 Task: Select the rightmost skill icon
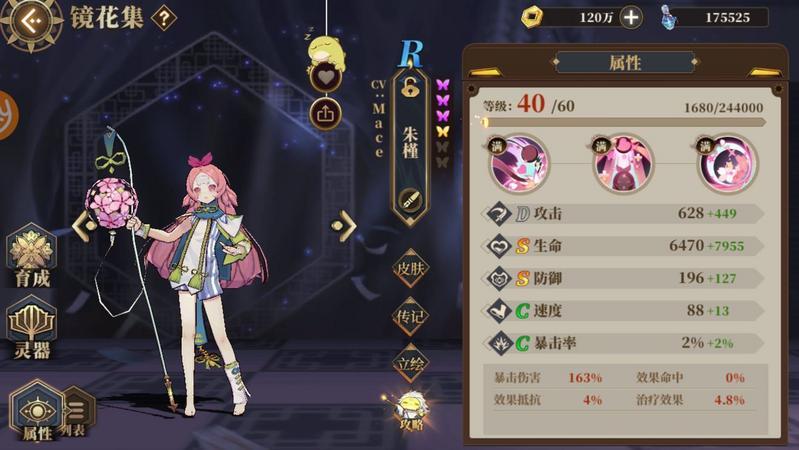click(x=727, y=166)
